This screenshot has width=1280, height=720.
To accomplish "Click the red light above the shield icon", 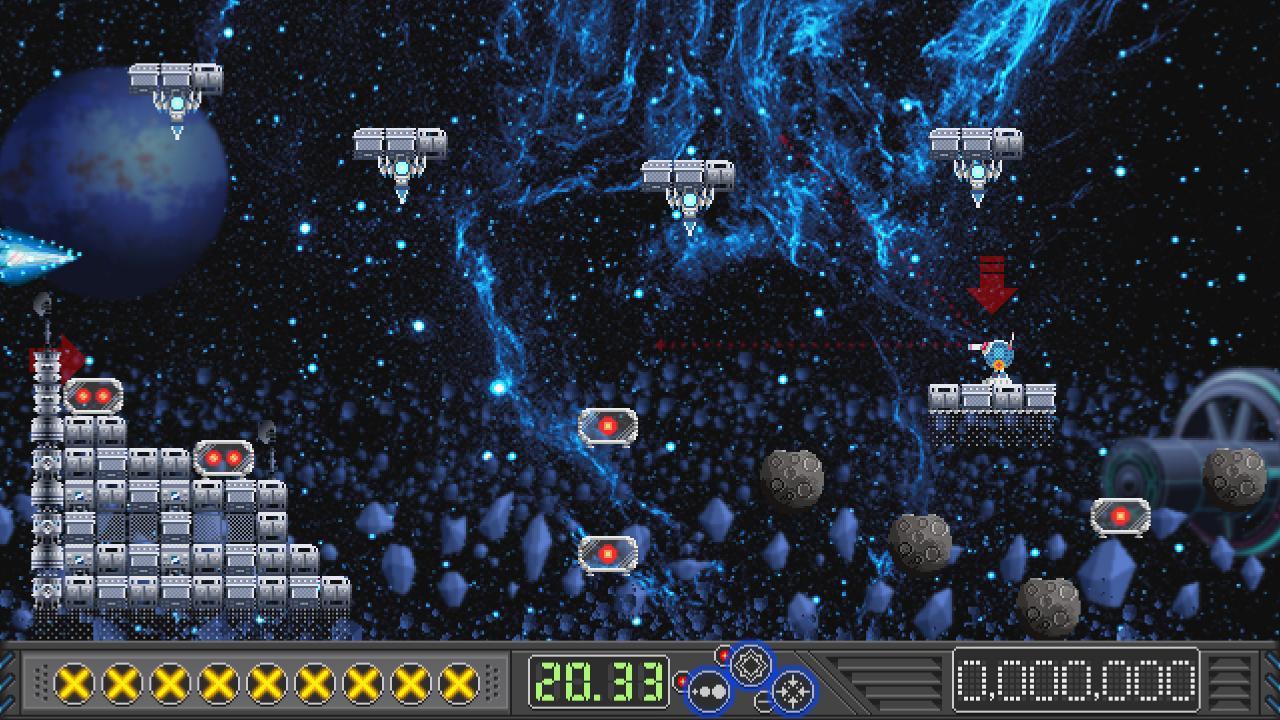I will tap(723, 654).
